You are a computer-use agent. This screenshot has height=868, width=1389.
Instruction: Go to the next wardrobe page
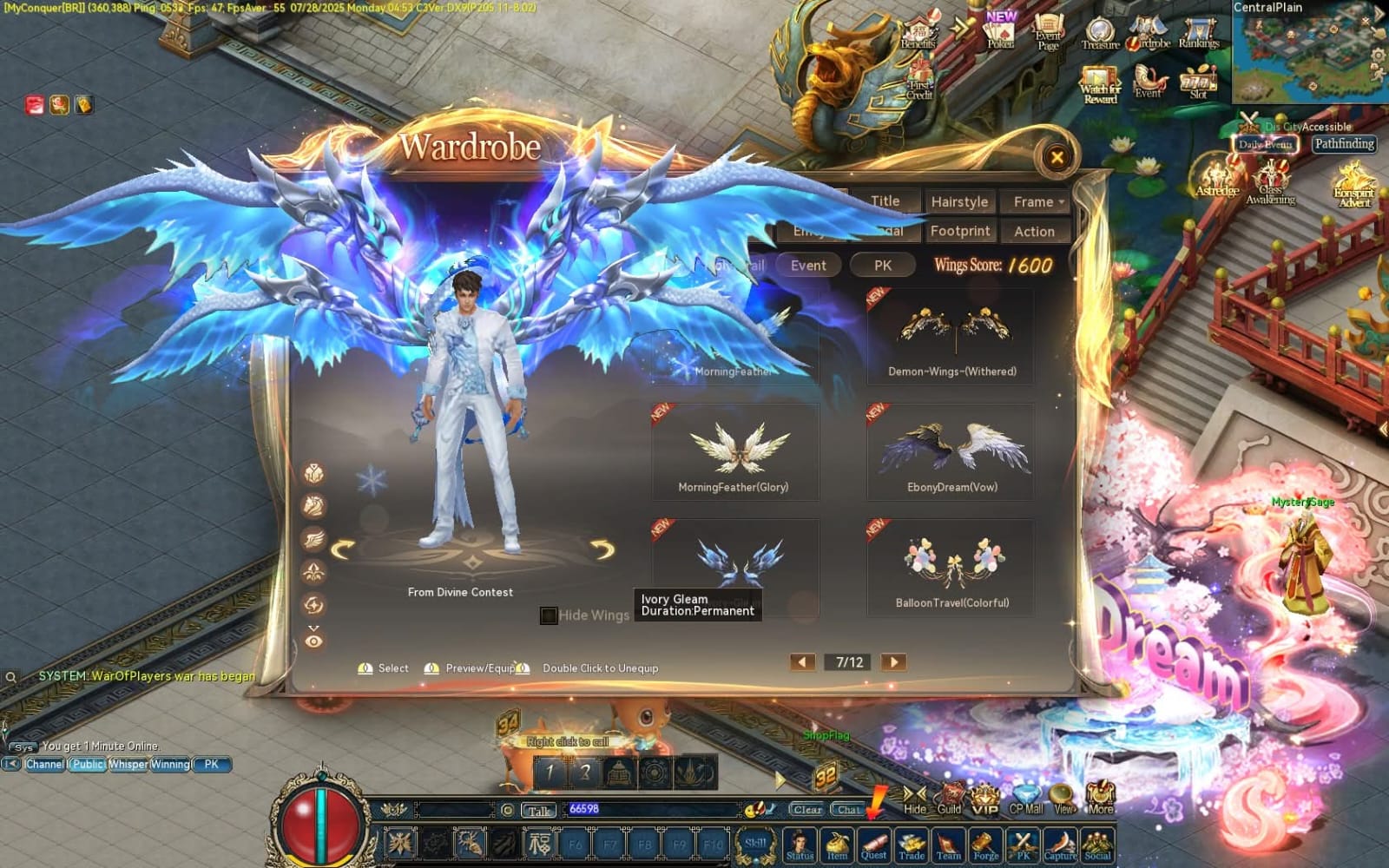click(x=893, y=662)
